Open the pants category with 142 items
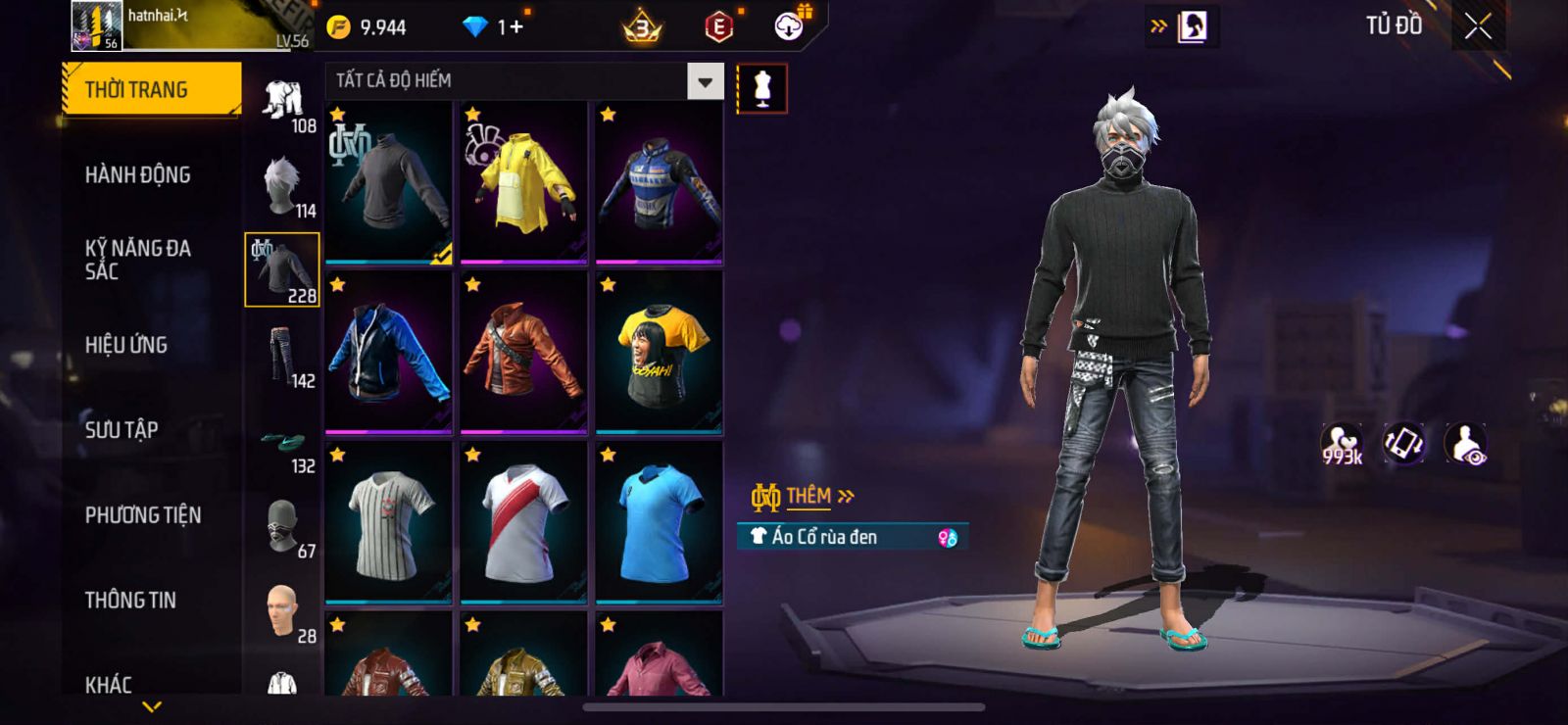 pos(283,357)
